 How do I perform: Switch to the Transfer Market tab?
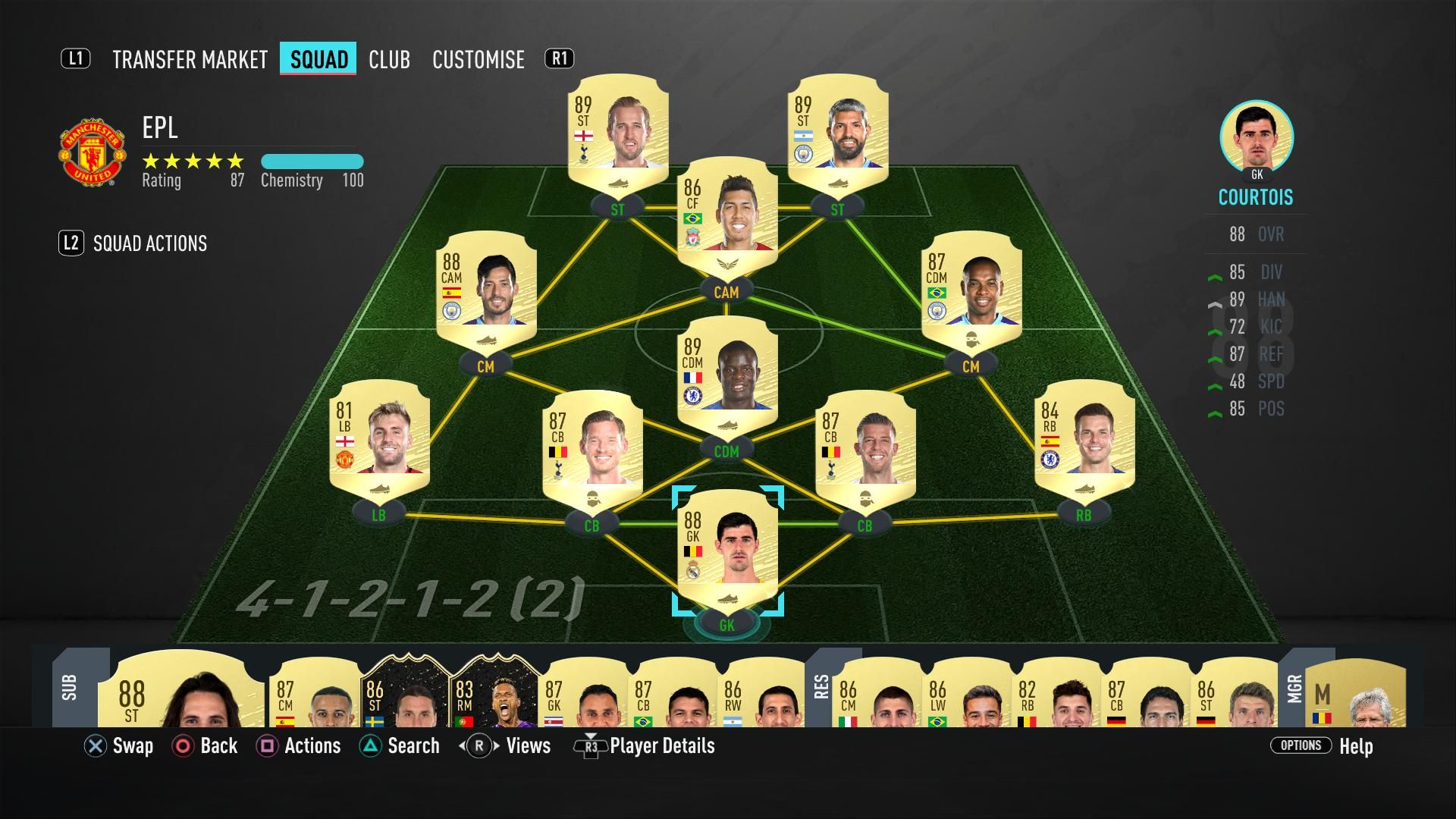pos(189,60)
